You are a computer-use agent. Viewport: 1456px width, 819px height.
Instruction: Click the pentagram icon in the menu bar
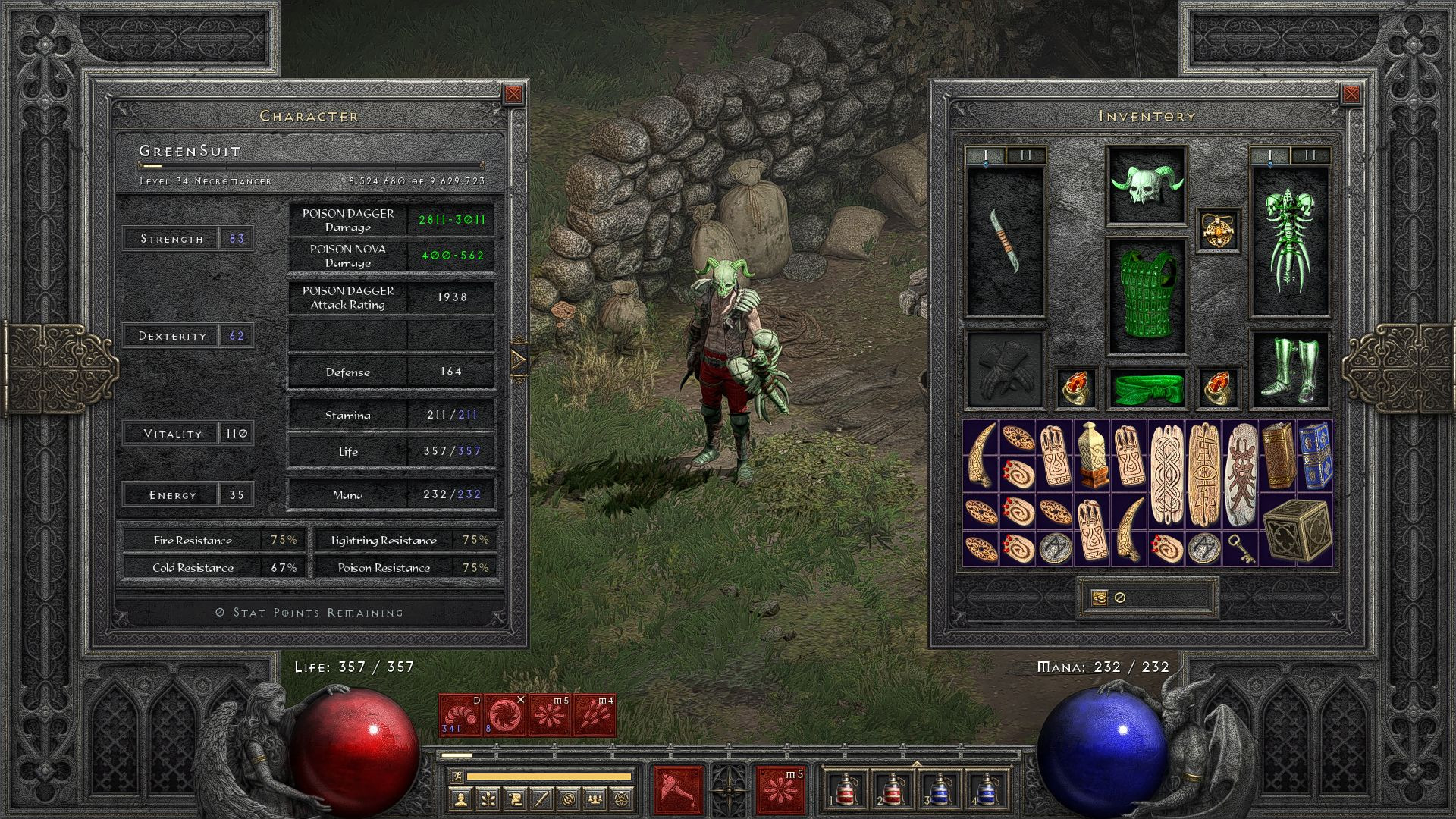[x=622, y=800]
